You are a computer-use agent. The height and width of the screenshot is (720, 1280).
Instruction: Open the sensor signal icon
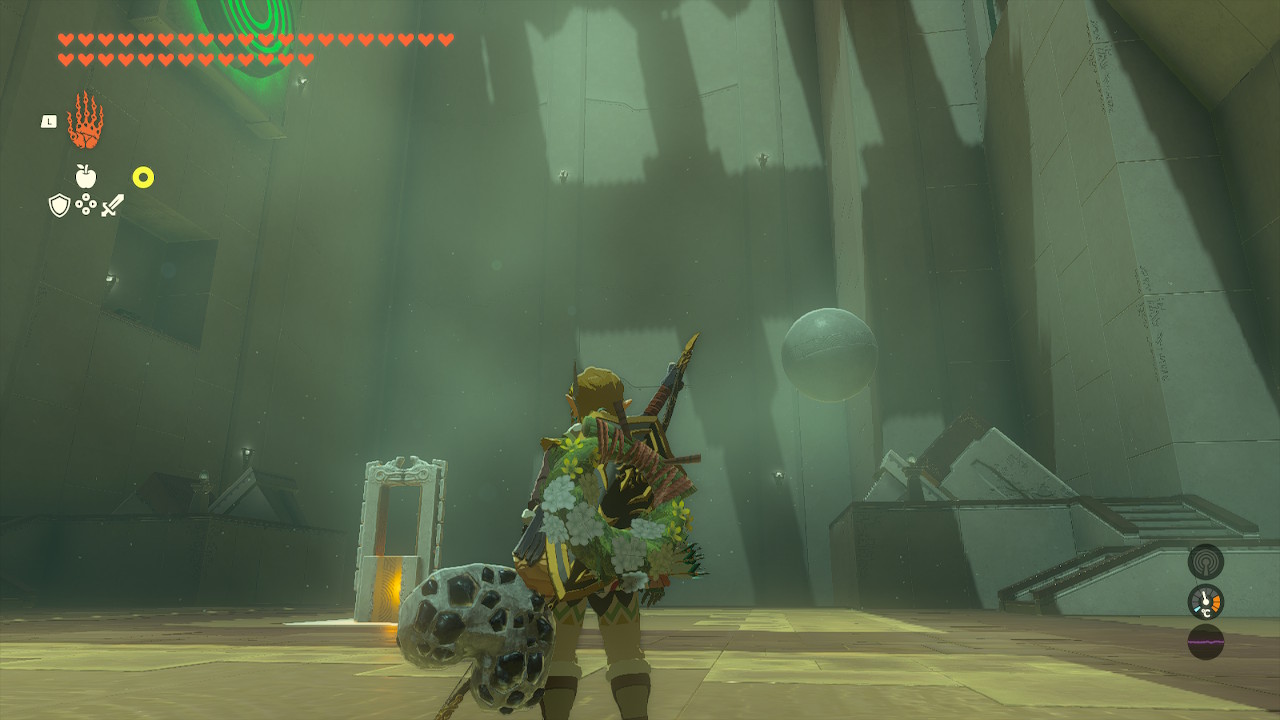pyautogui.click(x=1205, y=561)
